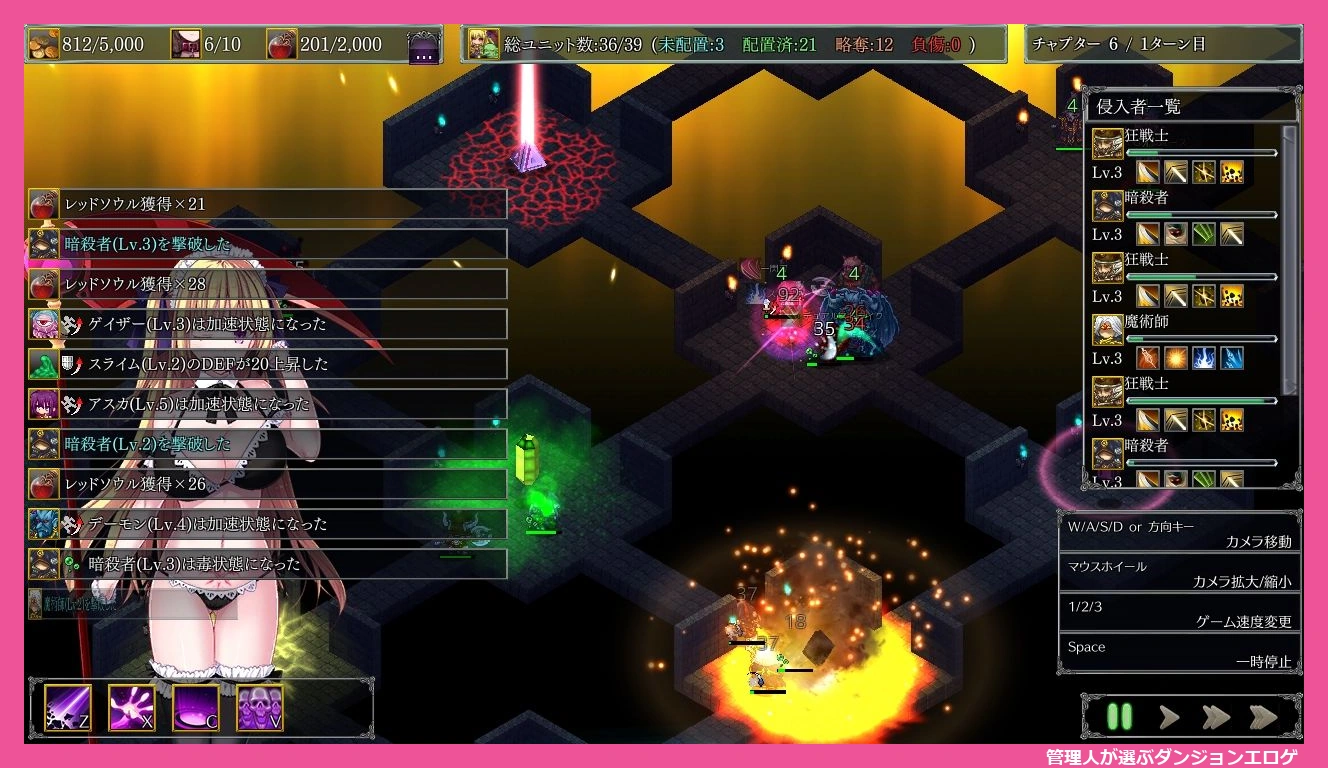Select the 'デーモン(Lv.4)は加速状態になった' log entry
The height and width of the screenshot is (768, 1328).
(268, 524)
